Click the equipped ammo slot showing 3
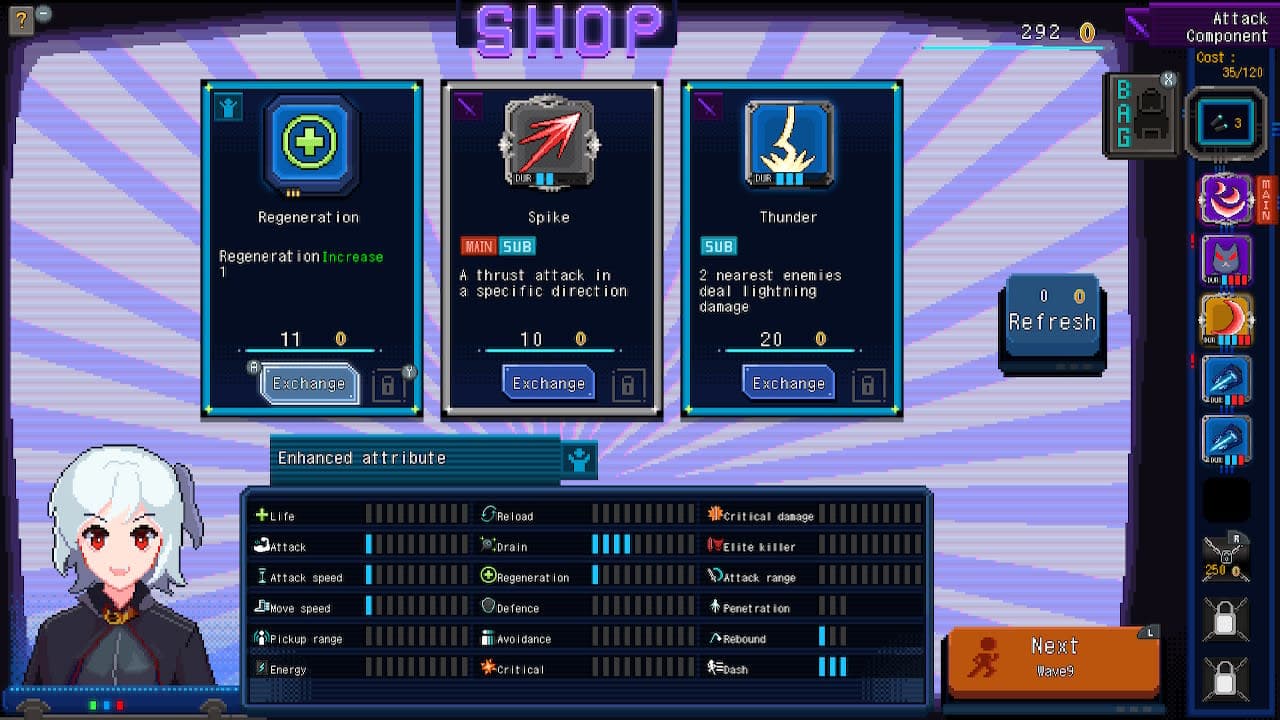The image size is (1280, 720). point(1226,124)
